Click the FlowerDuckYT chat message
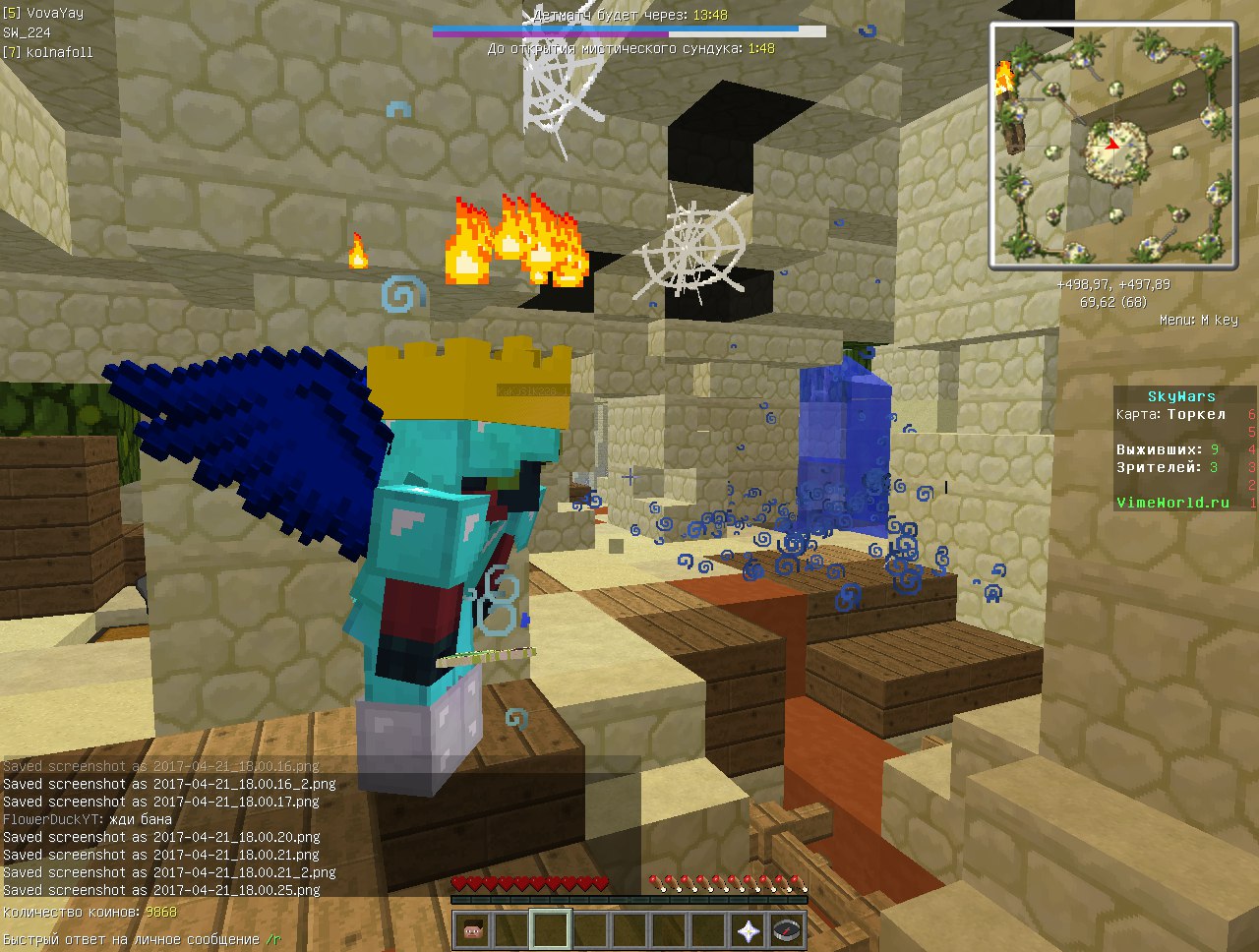This screenshot has height=952, width=1259. 88,819
